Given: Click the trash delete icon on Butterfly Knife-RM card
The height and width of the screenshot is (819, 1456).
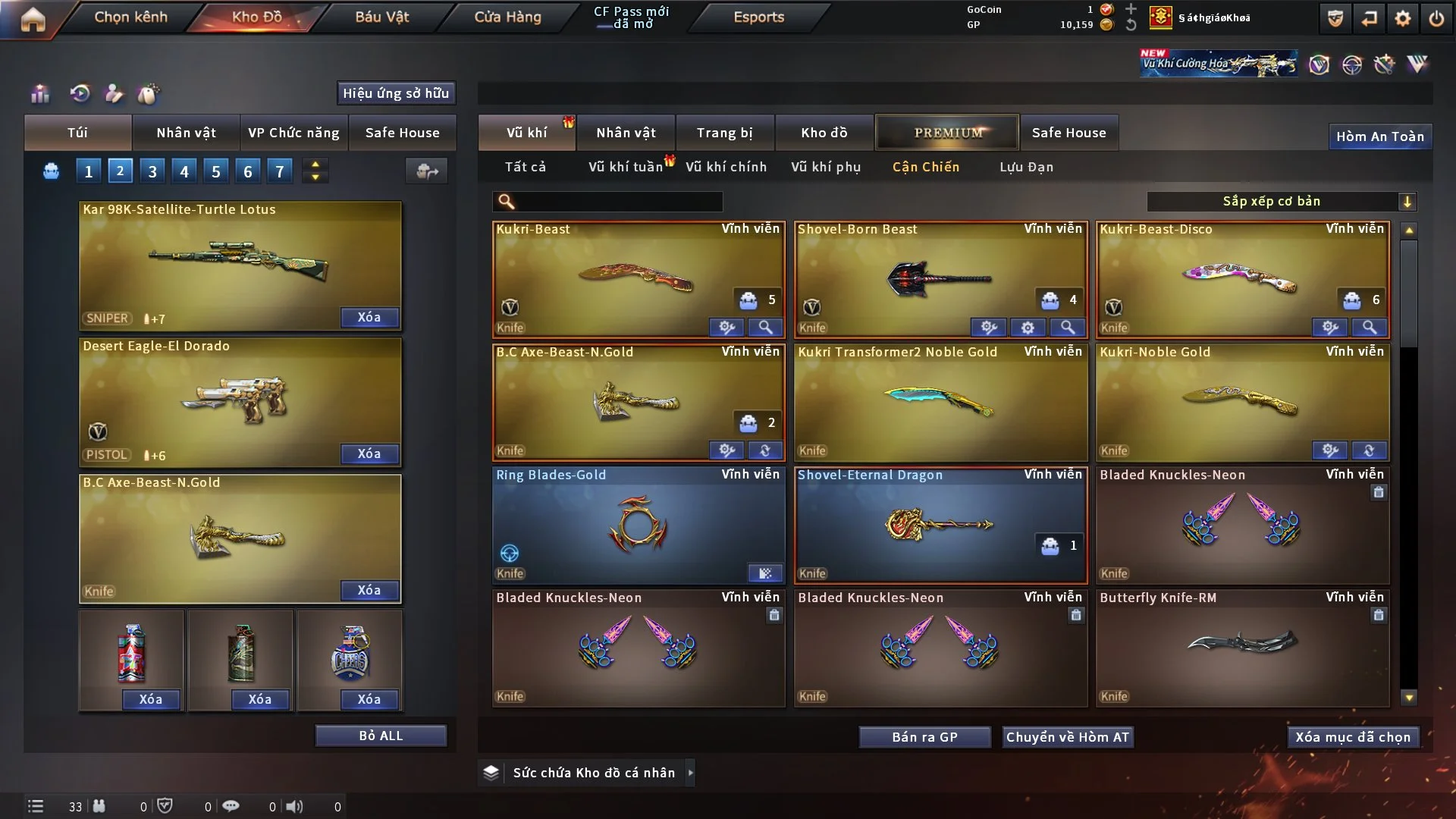Looking at the screenshot, I should (1379, 616).
